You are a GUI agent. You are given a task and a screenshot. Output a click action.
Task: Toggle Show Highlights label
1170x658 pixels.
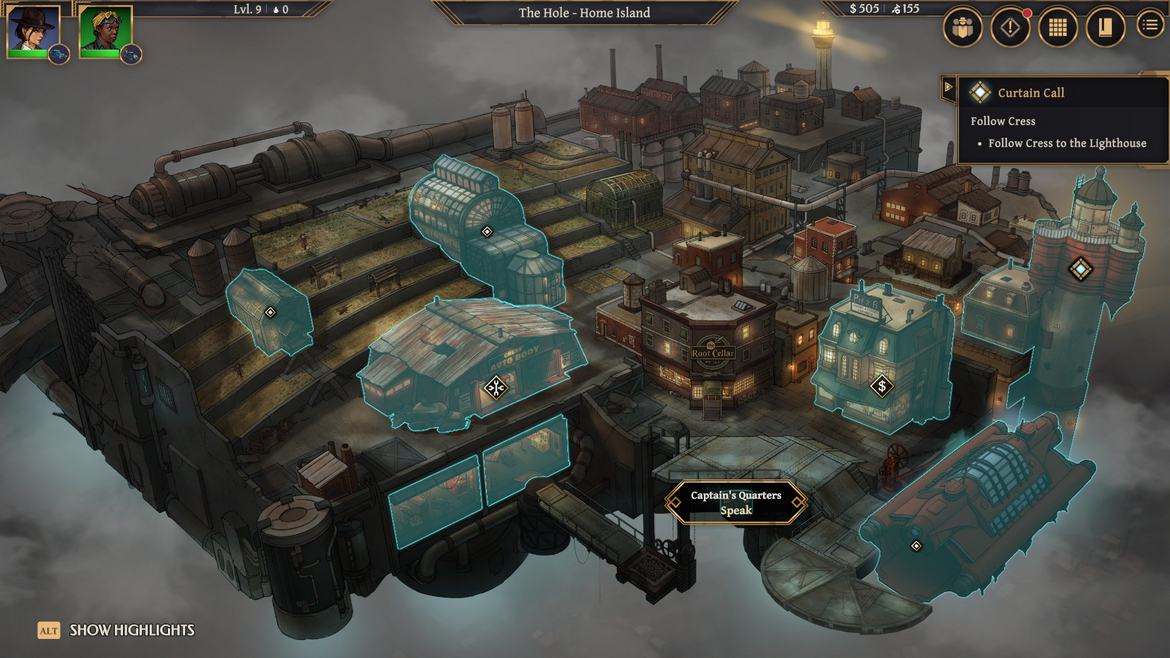click(x=117, y=630)
